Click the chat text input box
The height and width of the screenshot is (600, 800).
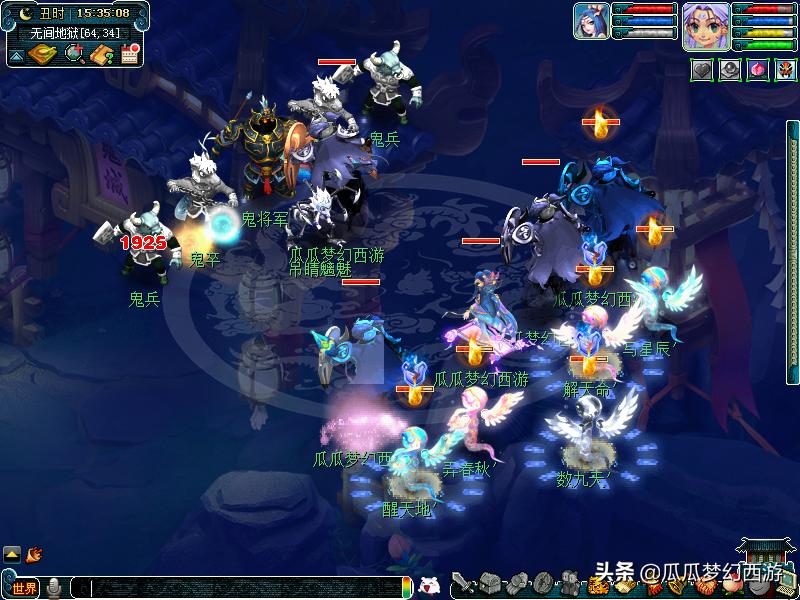tap(240, 588)
